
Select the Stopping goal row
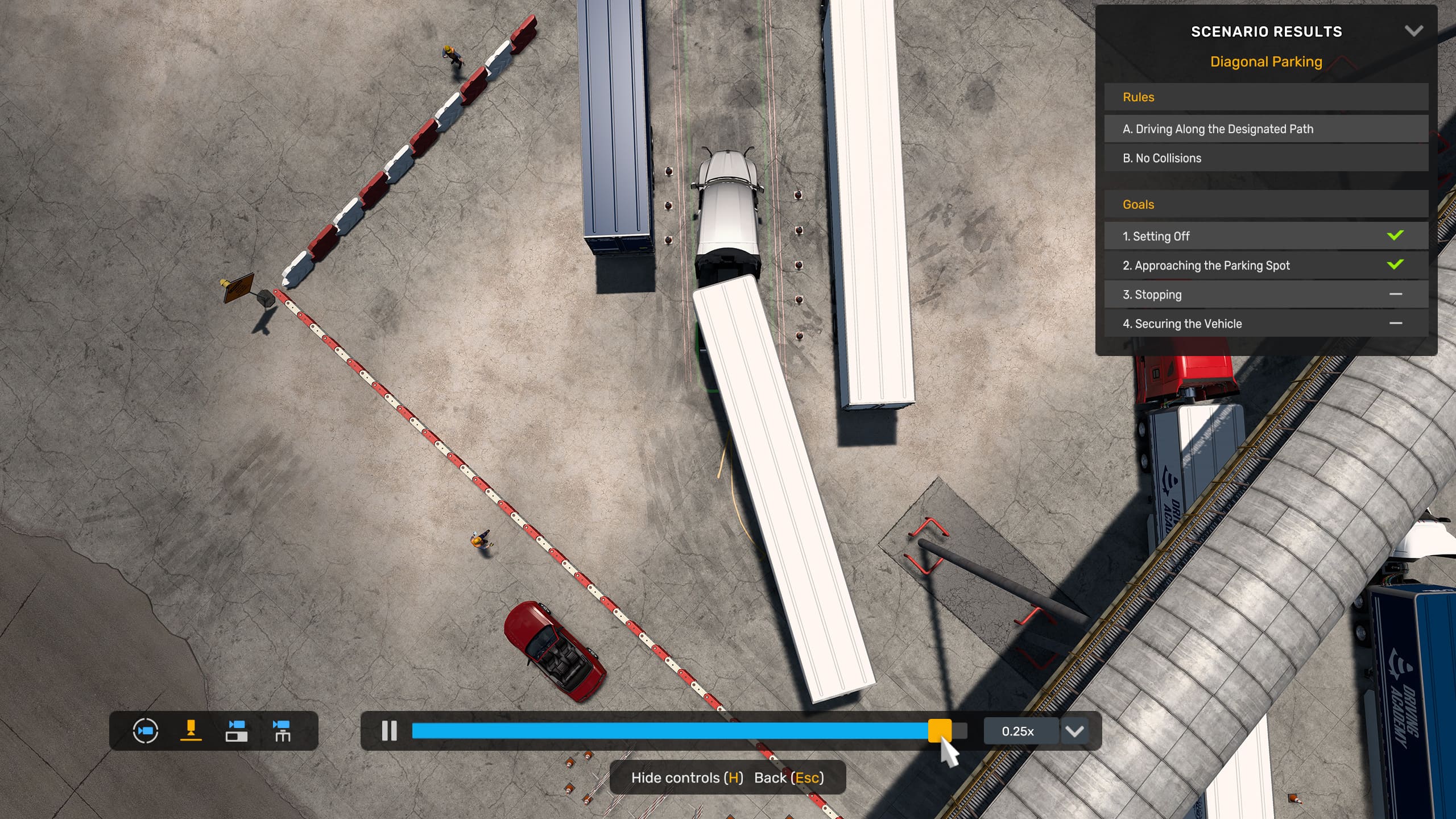coord(1266,295)
